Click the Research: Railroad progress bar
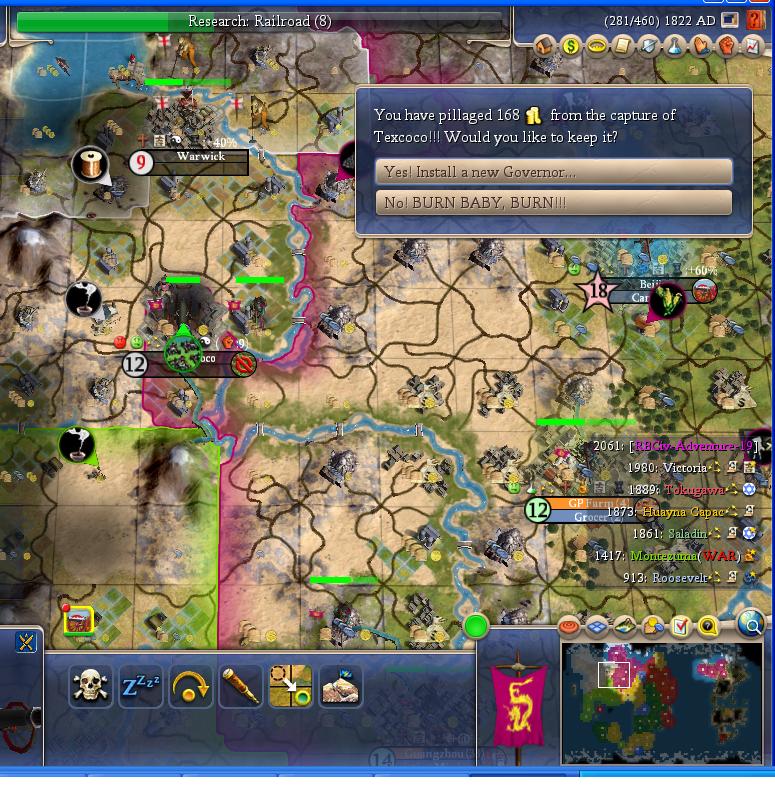775x800 pixels. click(x=260, y=21)
